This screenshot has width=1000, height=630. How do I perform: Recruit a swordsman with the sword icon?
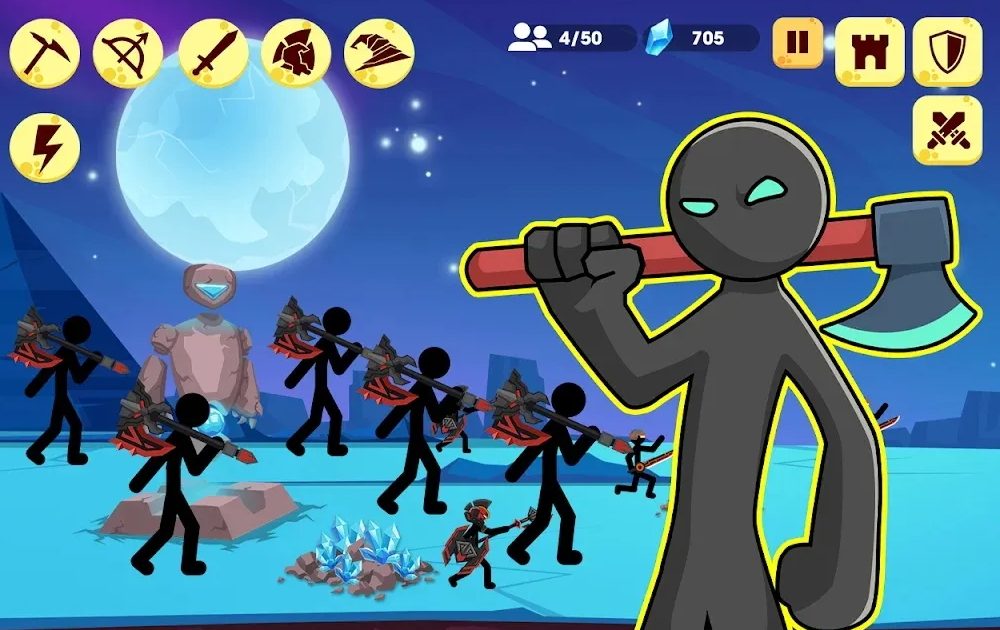pos(214,54)
